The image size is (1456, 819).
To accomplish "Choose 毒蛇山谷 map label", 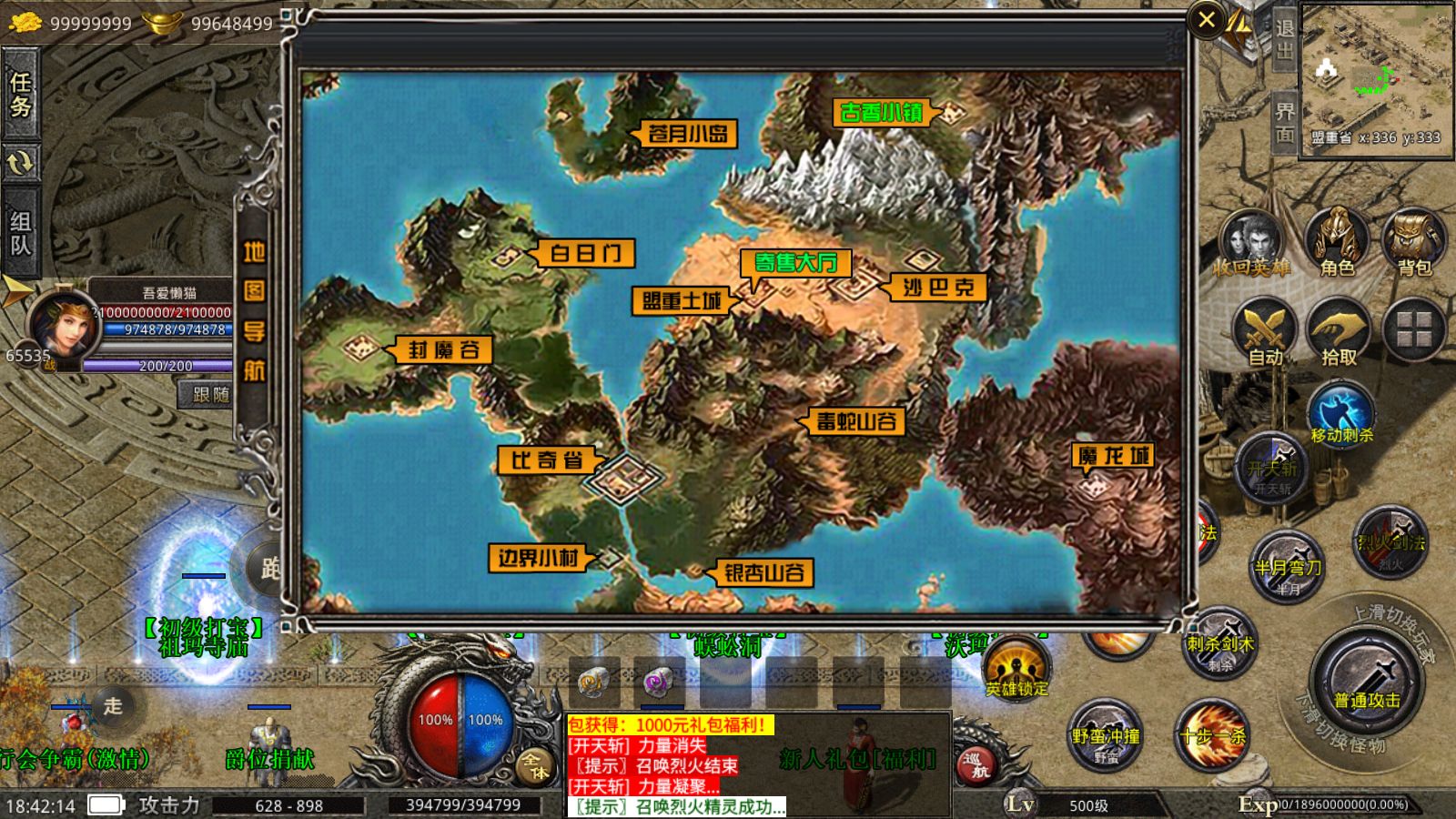I will pyautogui.click(x=855, y=421).
